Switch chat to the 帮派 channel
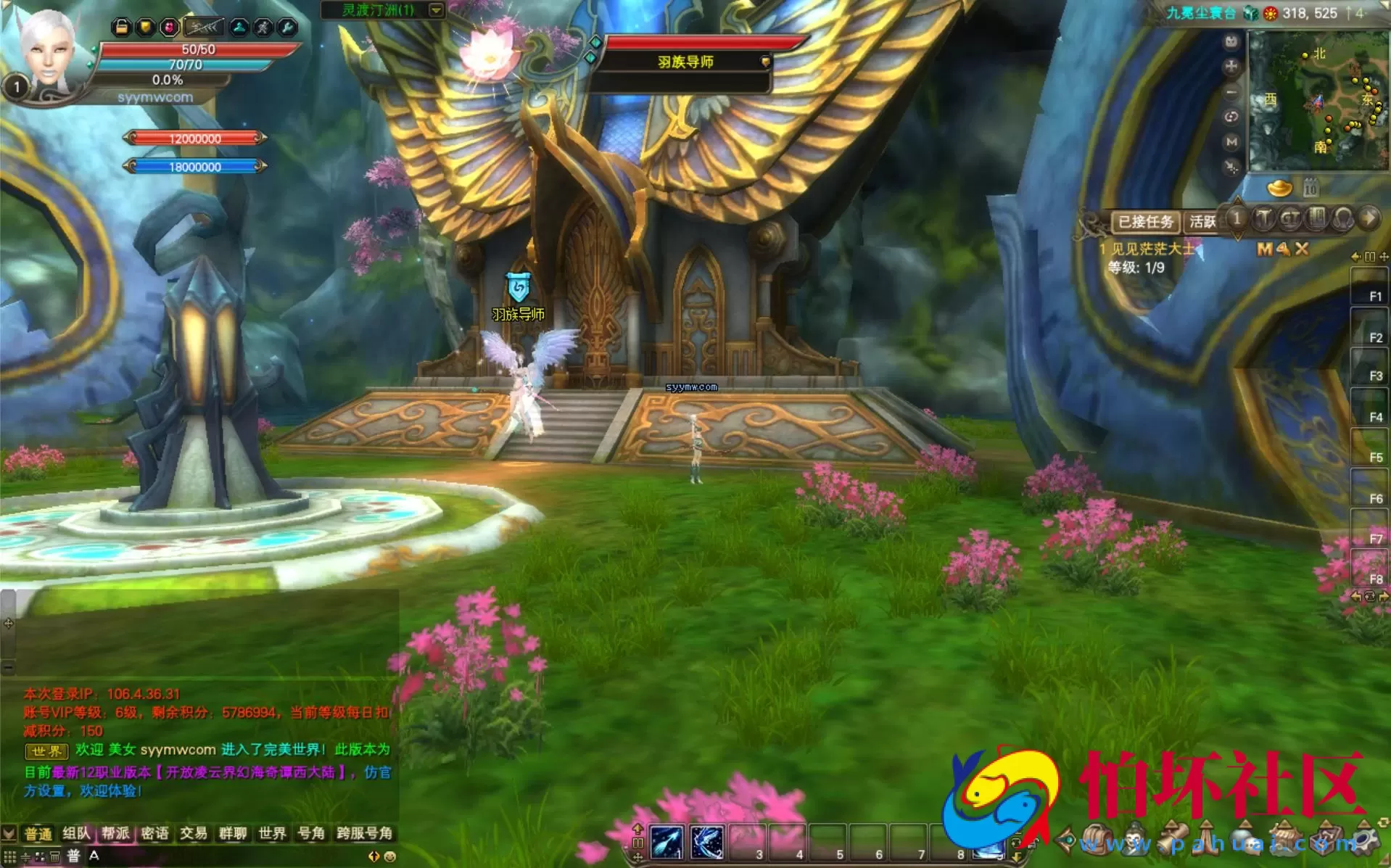Image resolution: width=1391 pixels, height=868 pixels. [115, 834]
